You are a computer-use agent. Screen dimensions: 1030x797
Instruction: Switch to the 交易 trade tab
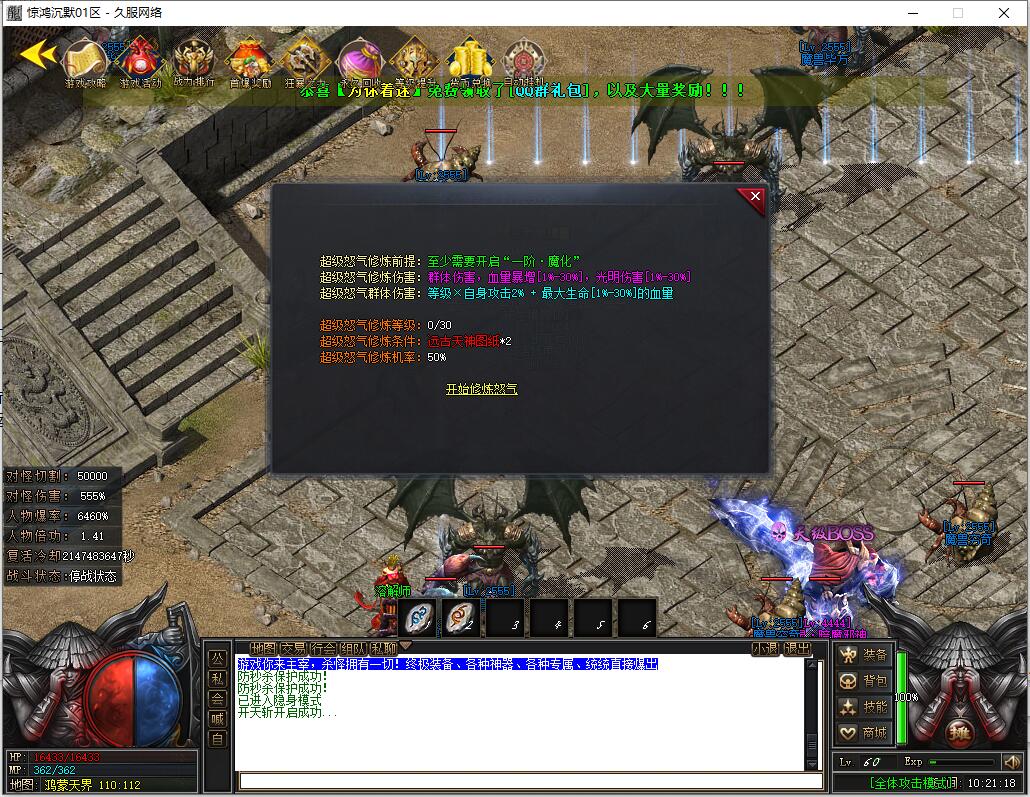click(294, 648)
